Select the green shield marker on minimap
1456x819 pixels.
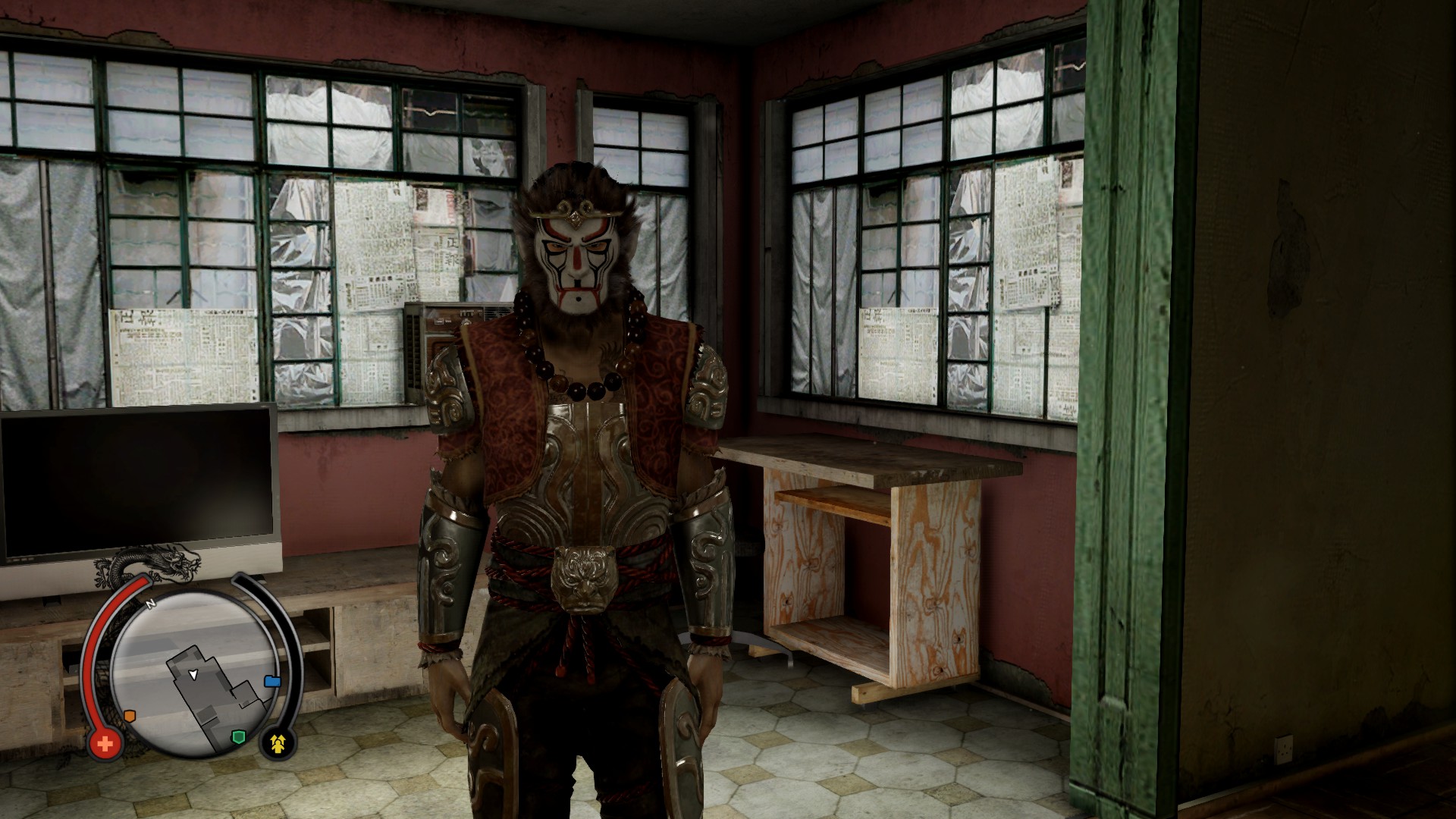pos(240,737)
